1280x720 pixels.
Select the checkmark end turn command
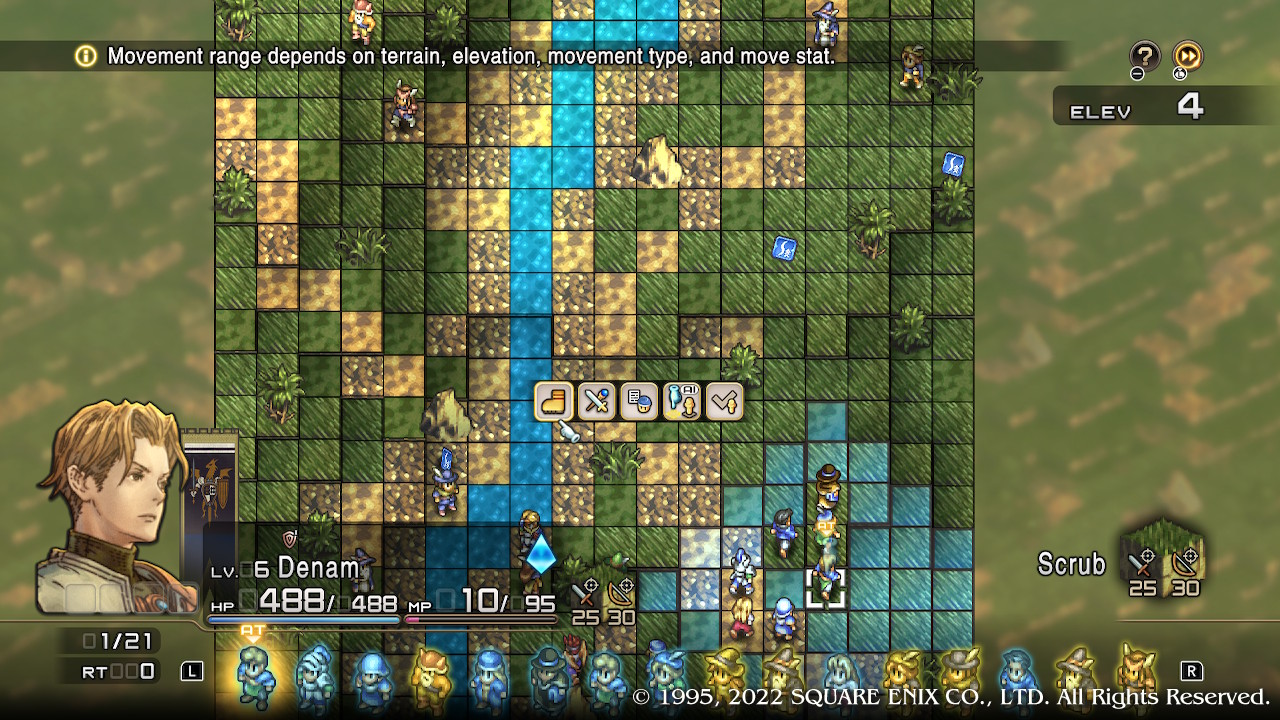724,402
